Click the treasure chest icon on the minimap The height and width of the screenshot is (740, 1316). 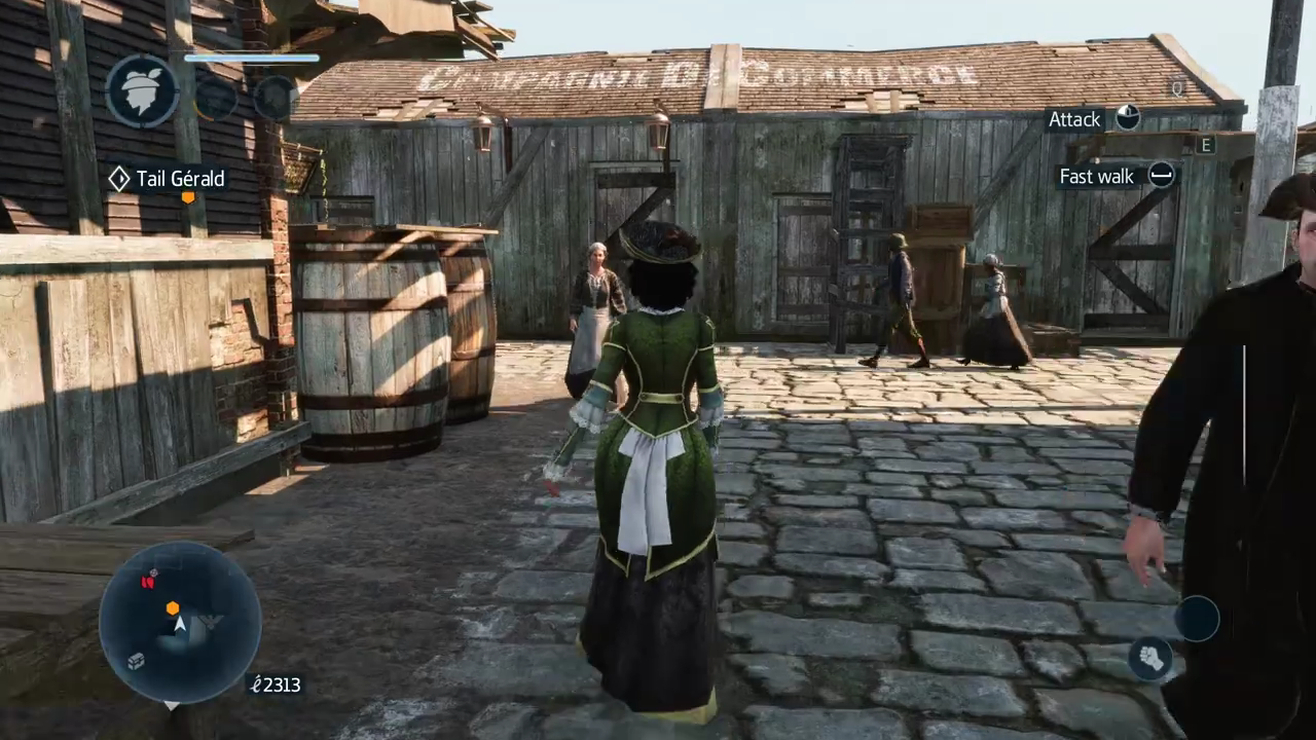(x=135, y=661)
